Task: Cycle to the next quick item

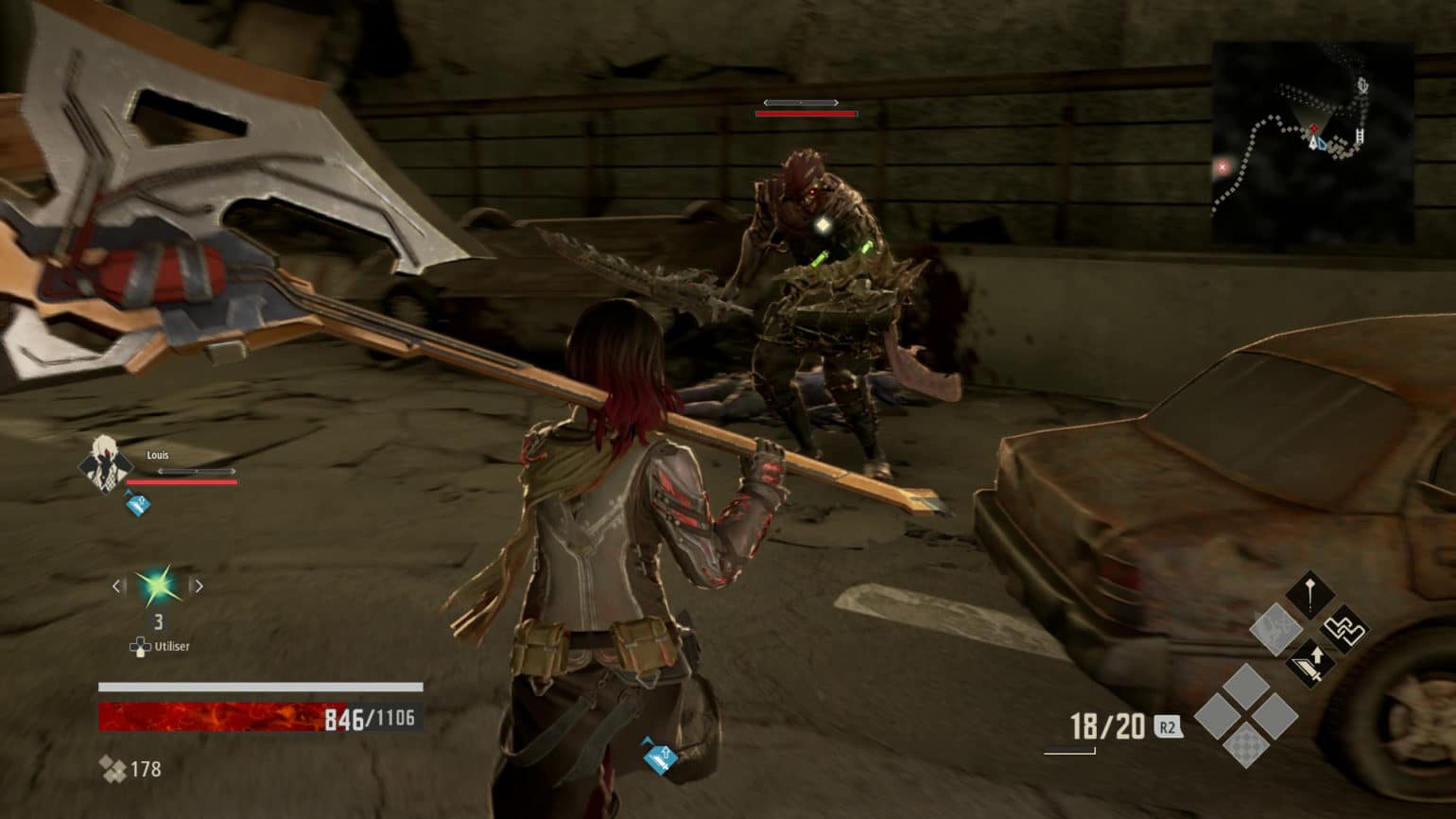Action: pyautogui.click(x=198, y=586)
